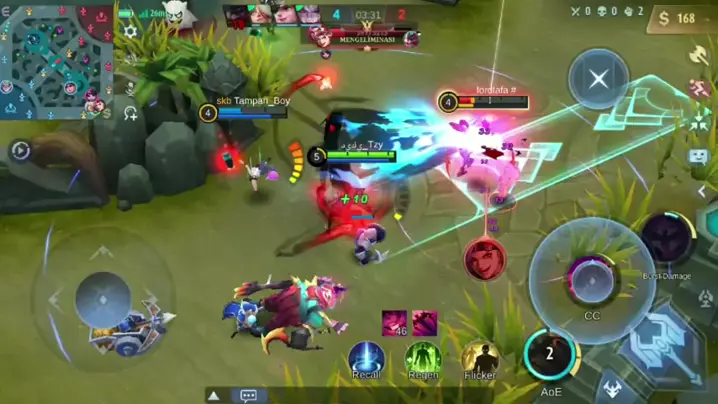The image size is (718, 404).
Task: Open the gear settings icon
Action: (130, 32)
